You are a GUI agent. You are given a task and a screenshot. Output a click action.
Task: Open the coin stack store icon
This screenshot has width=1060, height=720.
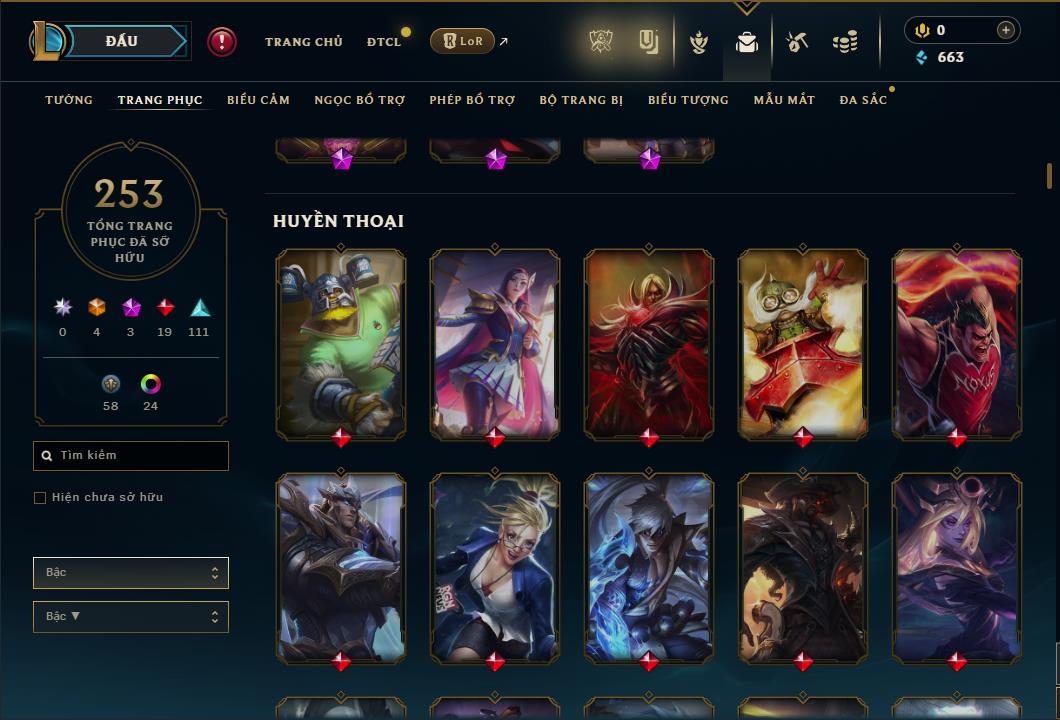[x=845, y=42]
